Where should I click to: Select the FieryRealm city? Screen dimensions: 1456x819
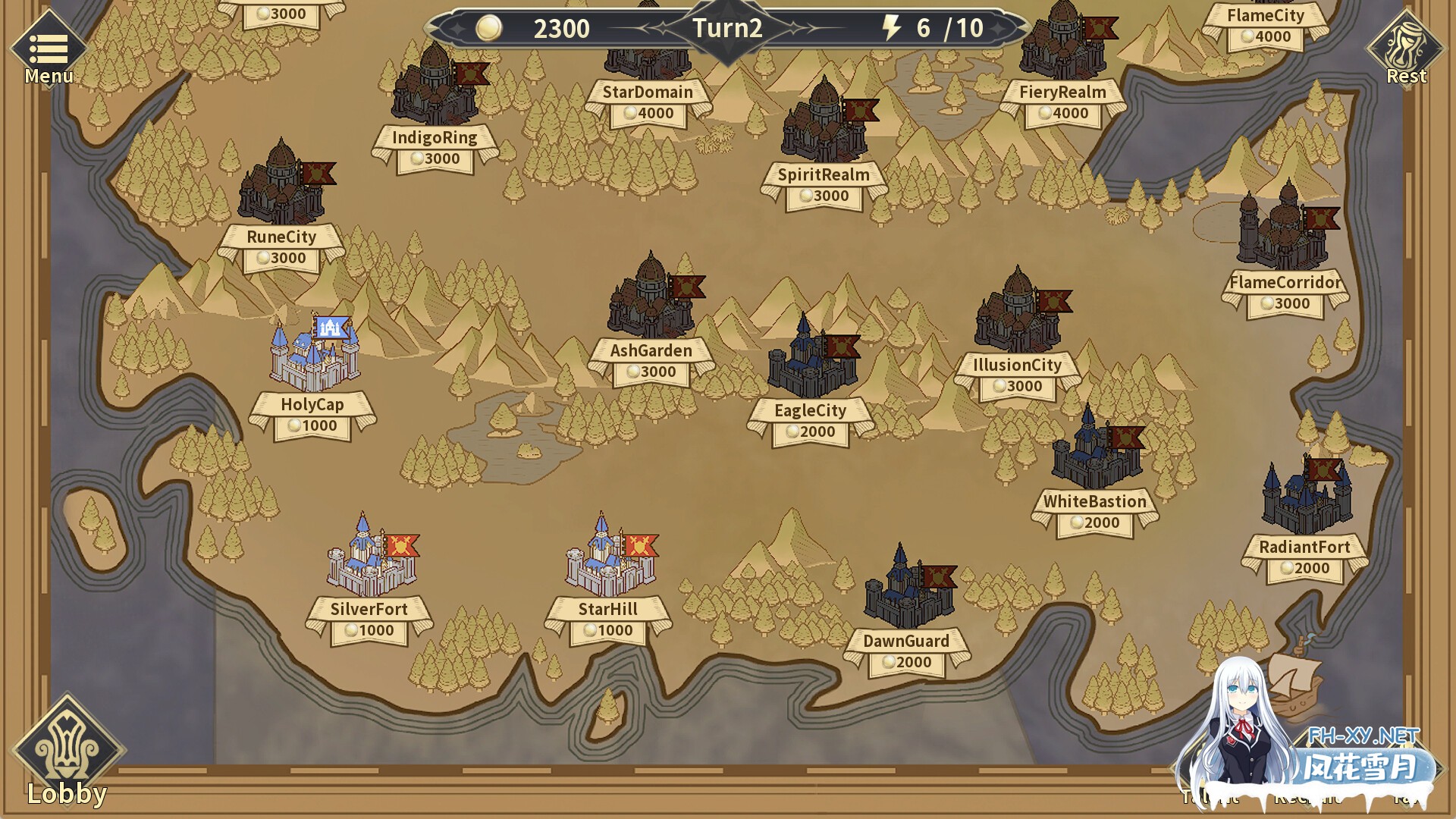1062,42
